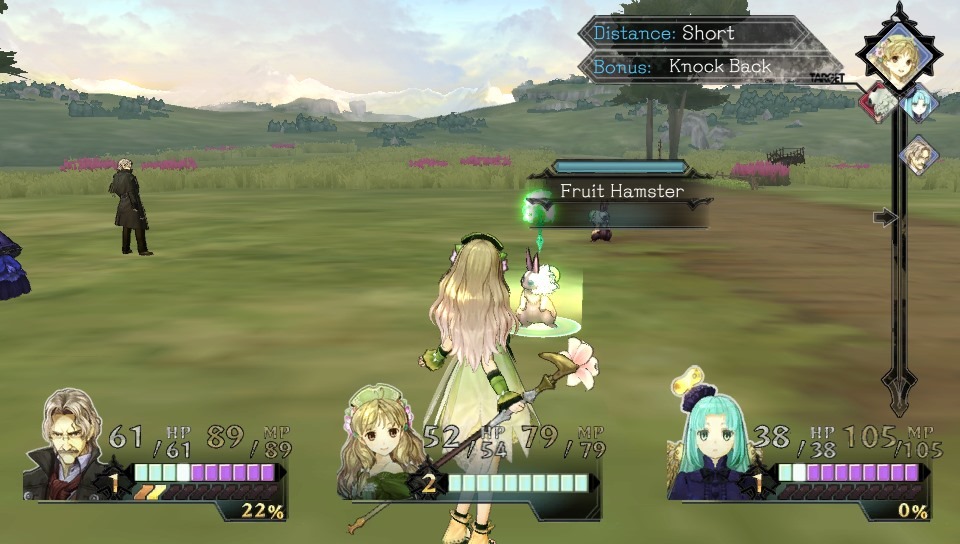
Task: Click the Bonus: Knock Back panel
Action: point(700,67)
